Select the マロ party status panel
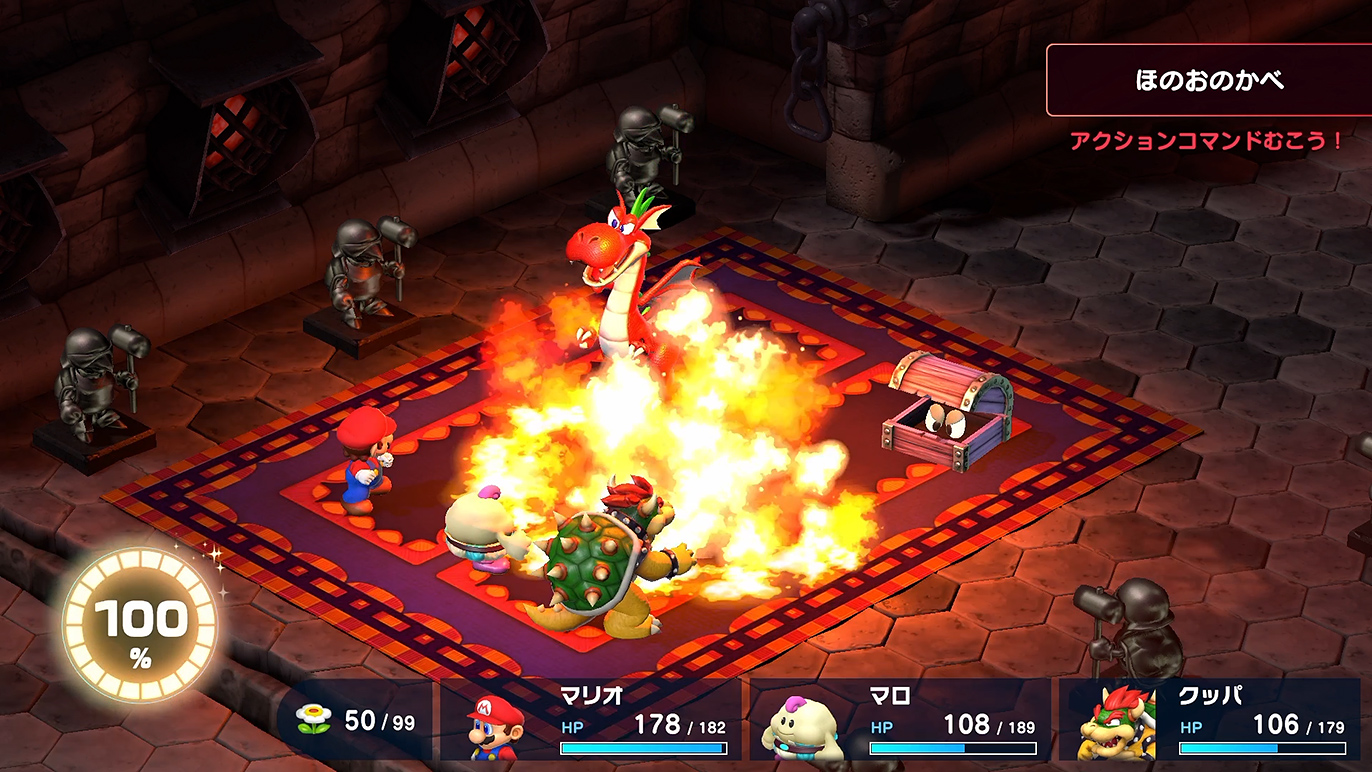 click(900, 720)
